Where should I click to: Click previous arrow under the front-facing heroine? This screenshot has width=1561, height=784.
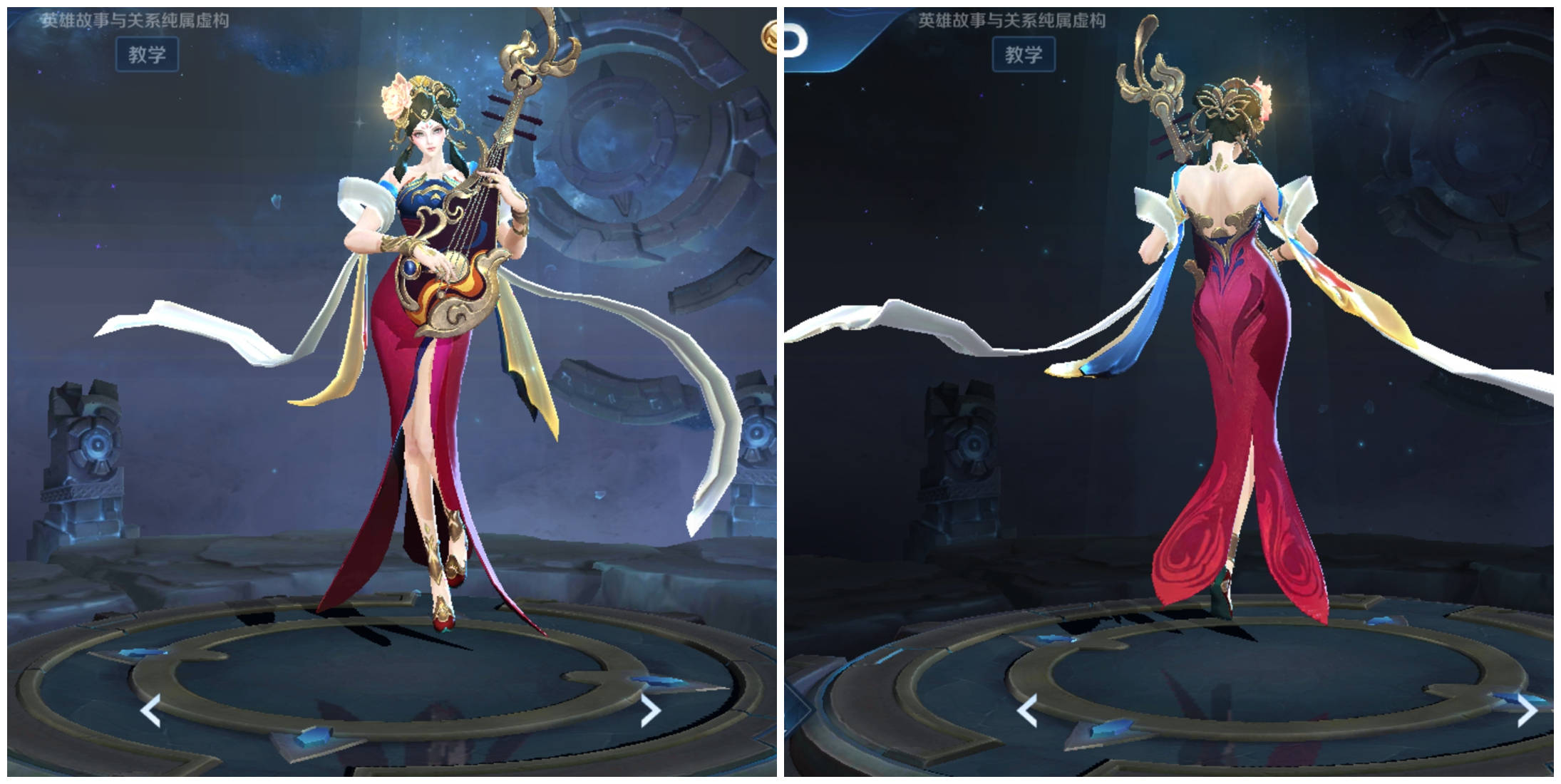pyautogui.click(x=150, y=711)
